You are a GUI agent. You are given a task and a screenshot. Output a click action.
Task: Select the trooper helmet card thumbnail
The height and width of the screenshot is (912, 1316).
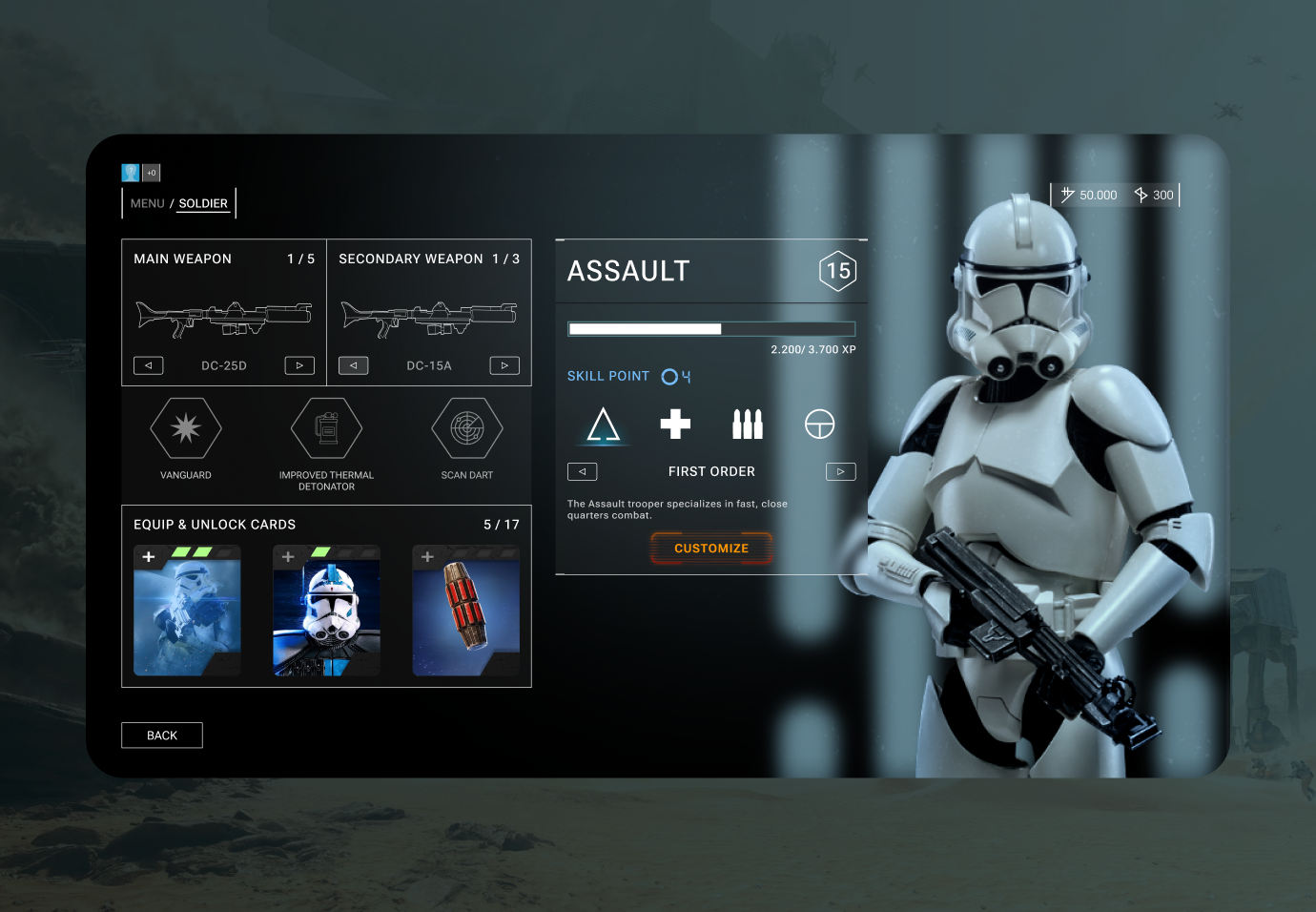click(326, 611)
